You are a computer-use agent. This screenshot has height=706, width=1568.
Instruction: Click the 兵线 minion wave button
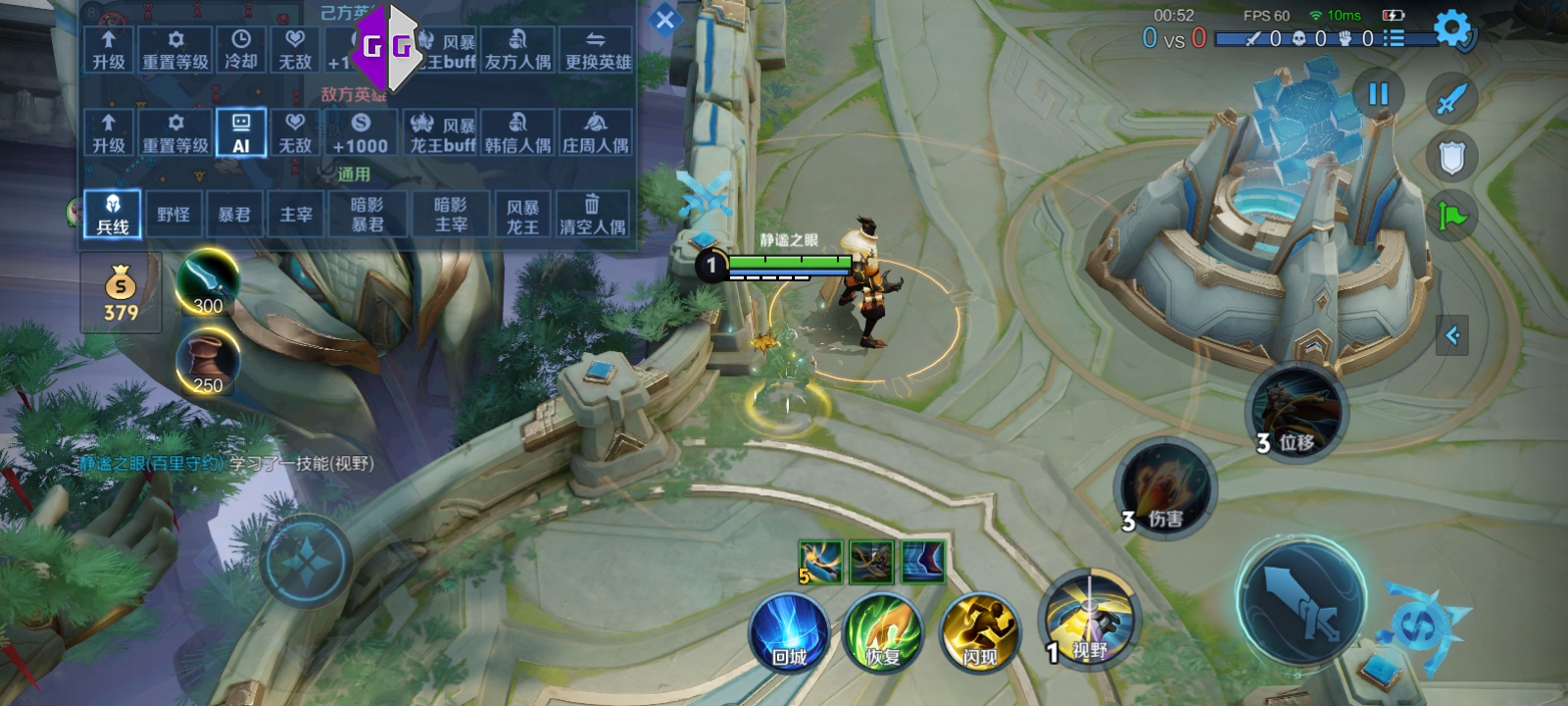113,215
